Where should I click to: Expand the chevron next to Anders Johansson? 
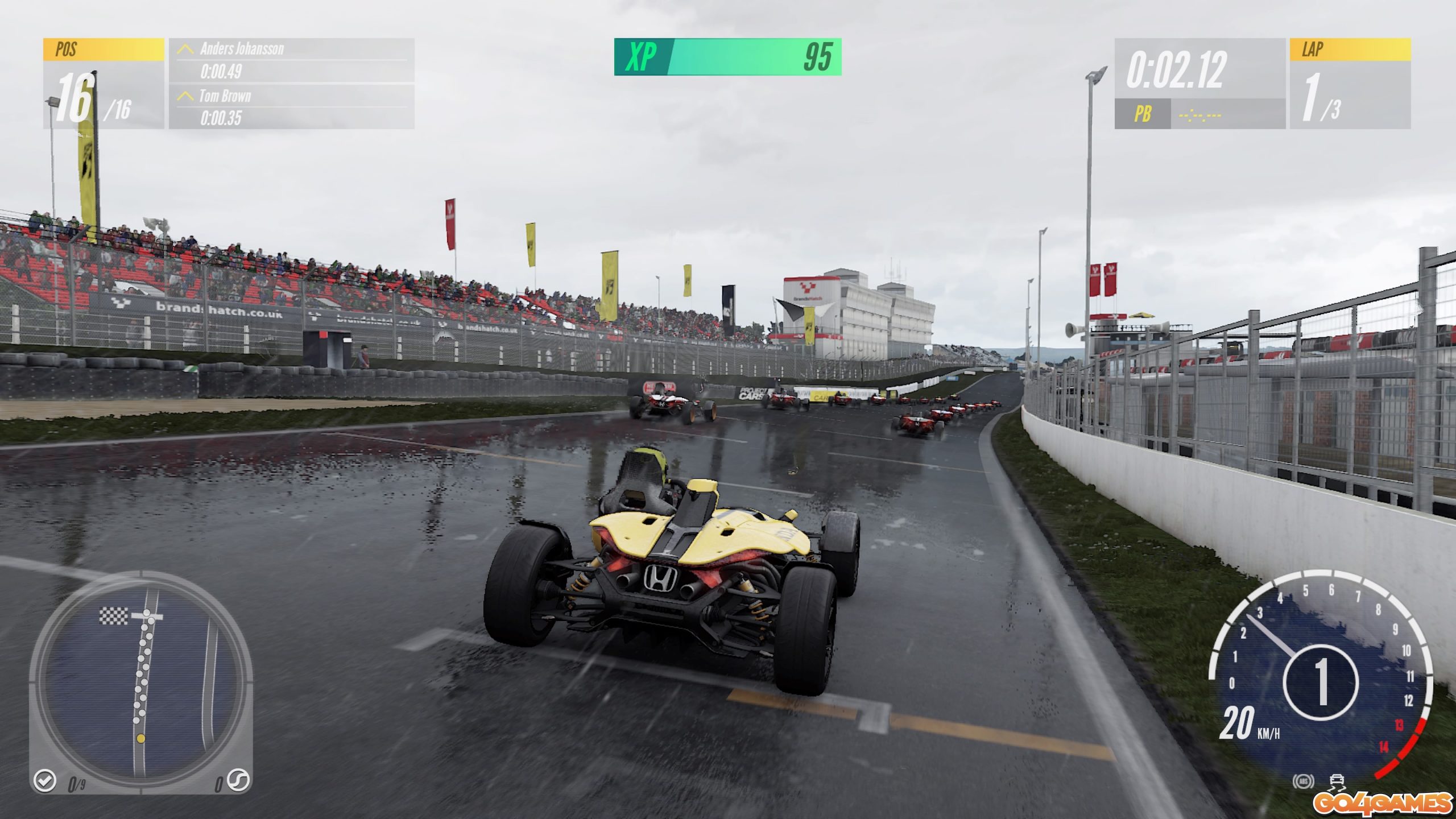(185, 50)
